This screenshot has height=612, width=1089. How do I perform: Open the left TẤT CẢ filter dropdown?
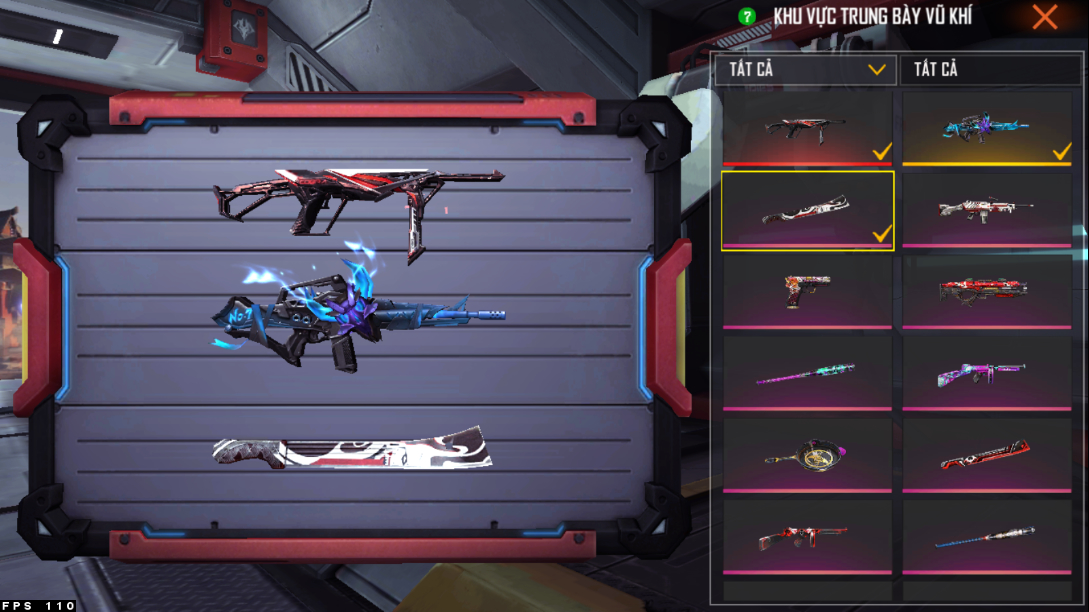[x=806, y=69]
